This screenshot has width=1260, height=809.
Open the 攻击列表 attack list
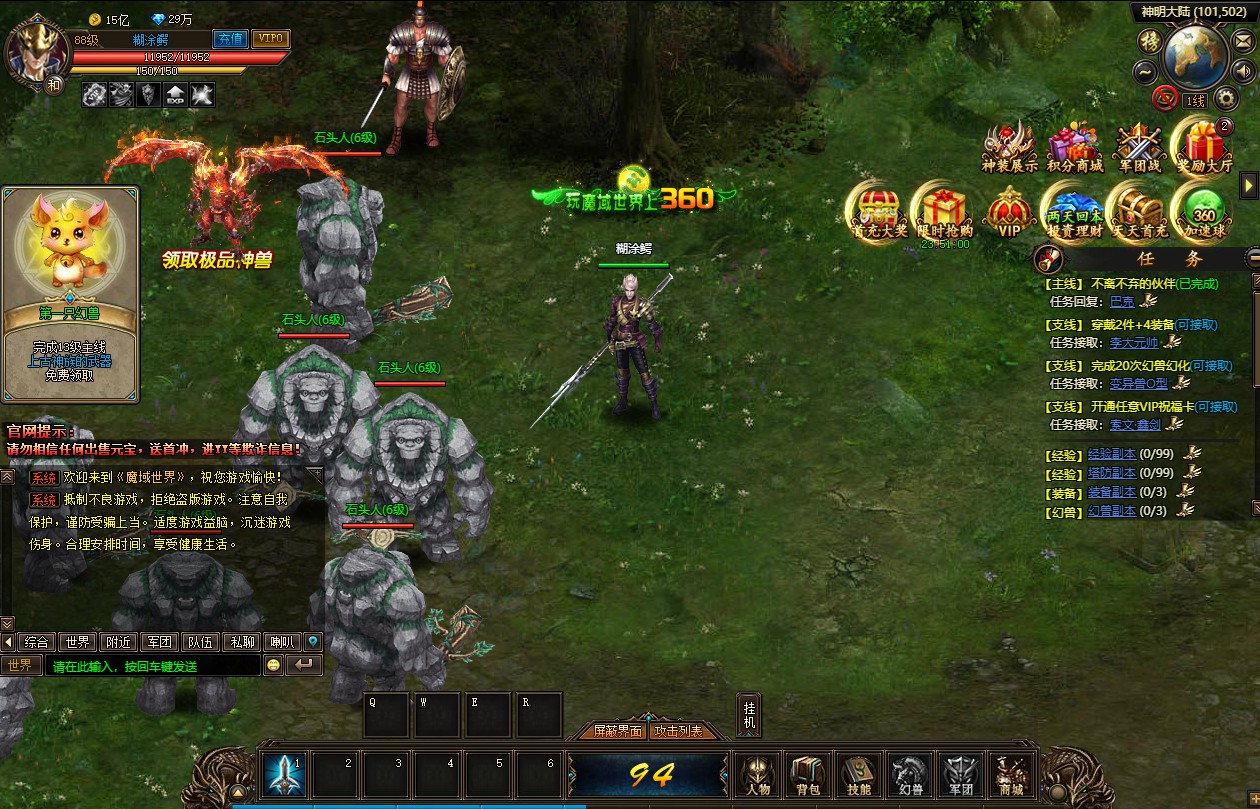(678, 731)
